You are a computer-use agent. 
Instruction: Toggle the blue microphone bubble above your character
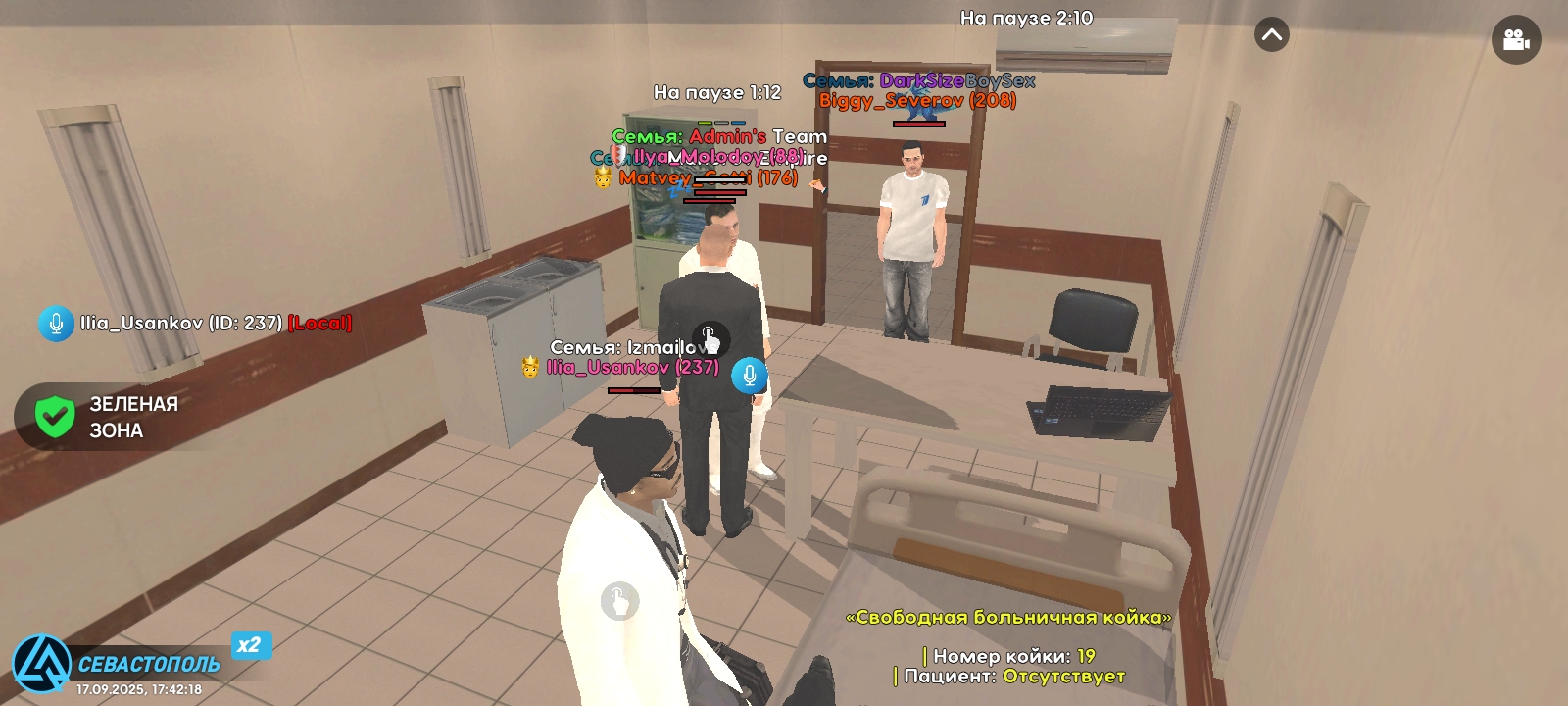tap(750, 374)
